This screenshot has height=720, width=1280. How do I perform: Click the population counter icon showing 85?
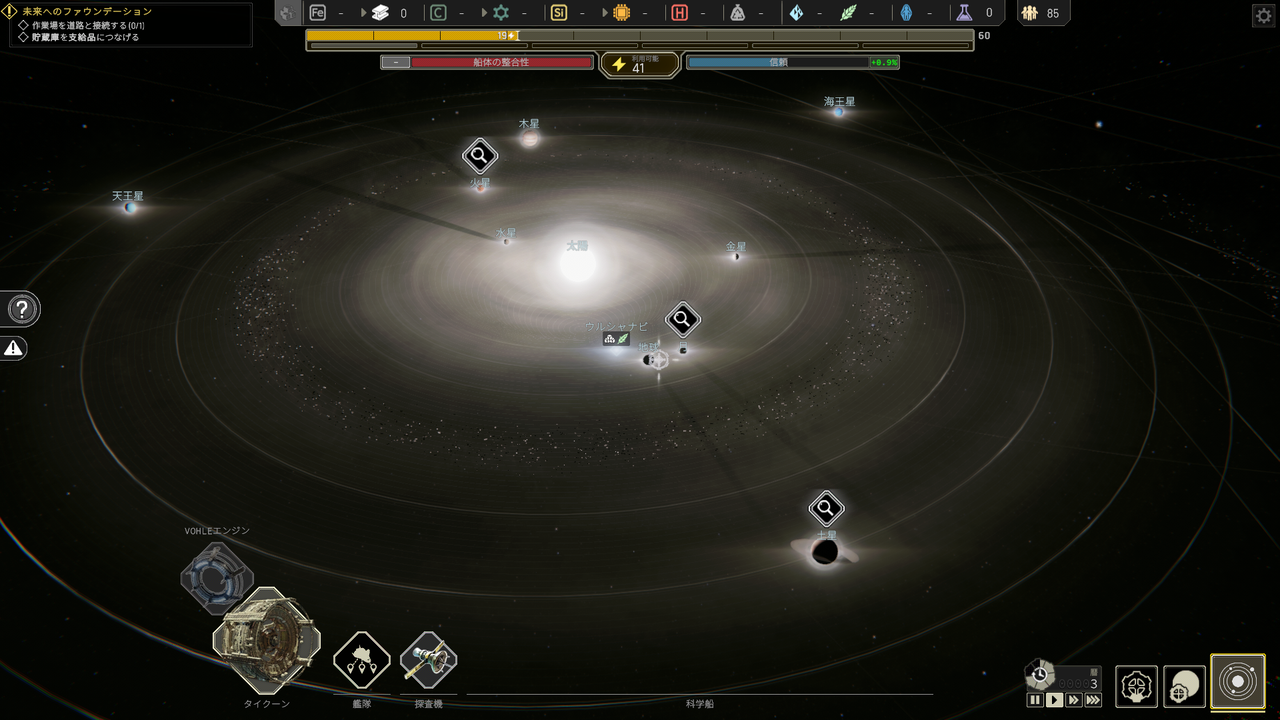point(1030,13)
